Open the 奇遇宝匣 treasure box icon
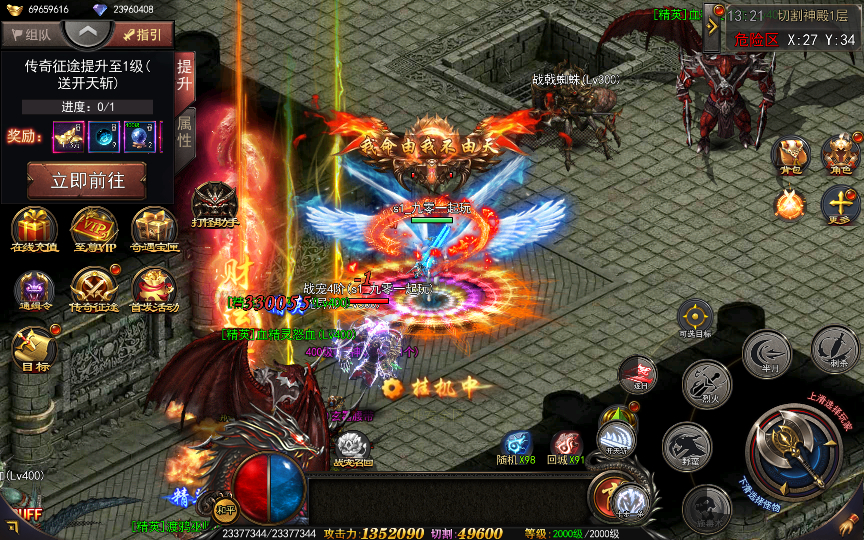This screenshot has height=540, width=864. click(x=154, y=229)
